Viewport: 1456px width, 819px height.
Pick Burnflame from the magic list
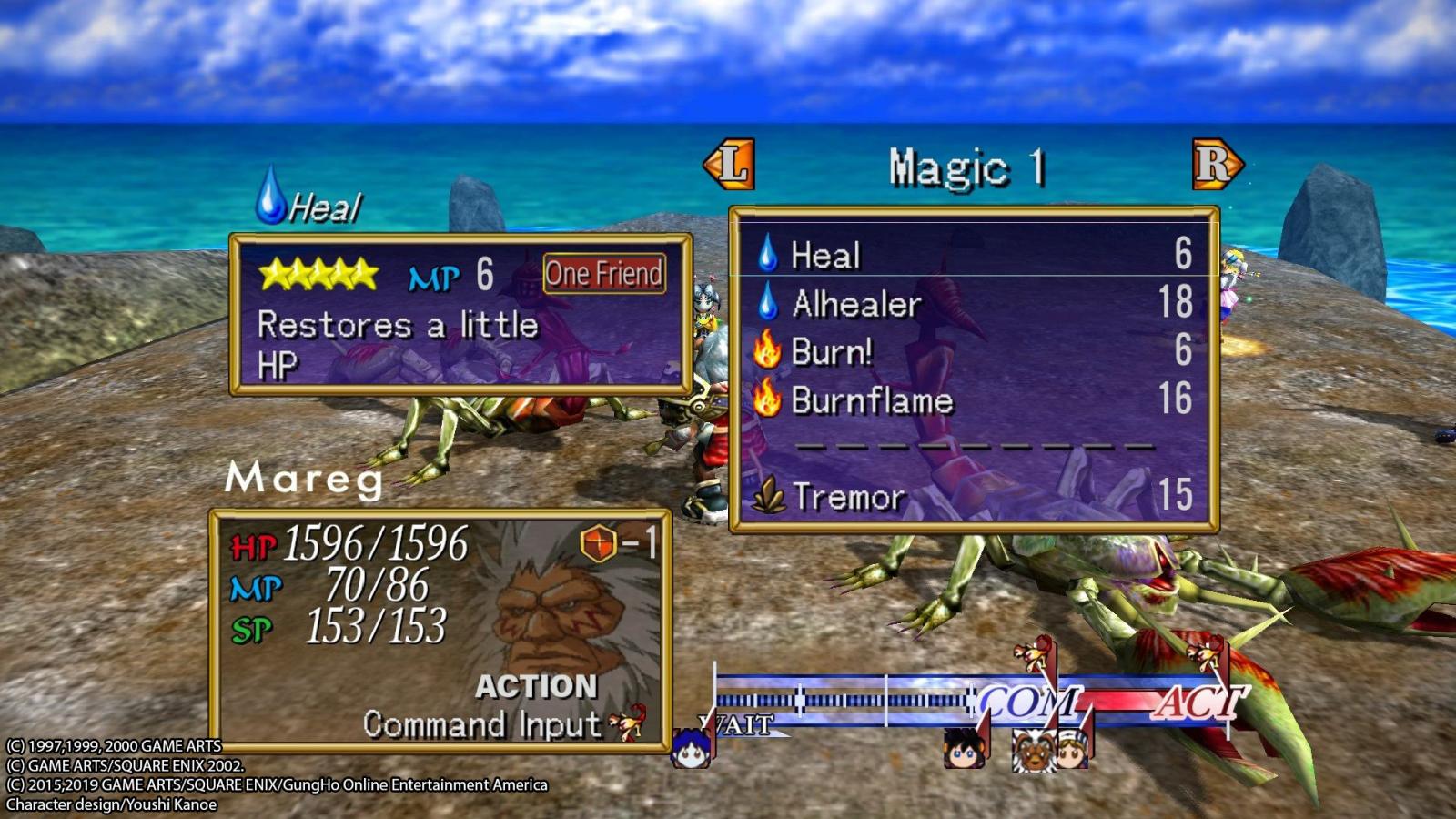coord(871,400)
